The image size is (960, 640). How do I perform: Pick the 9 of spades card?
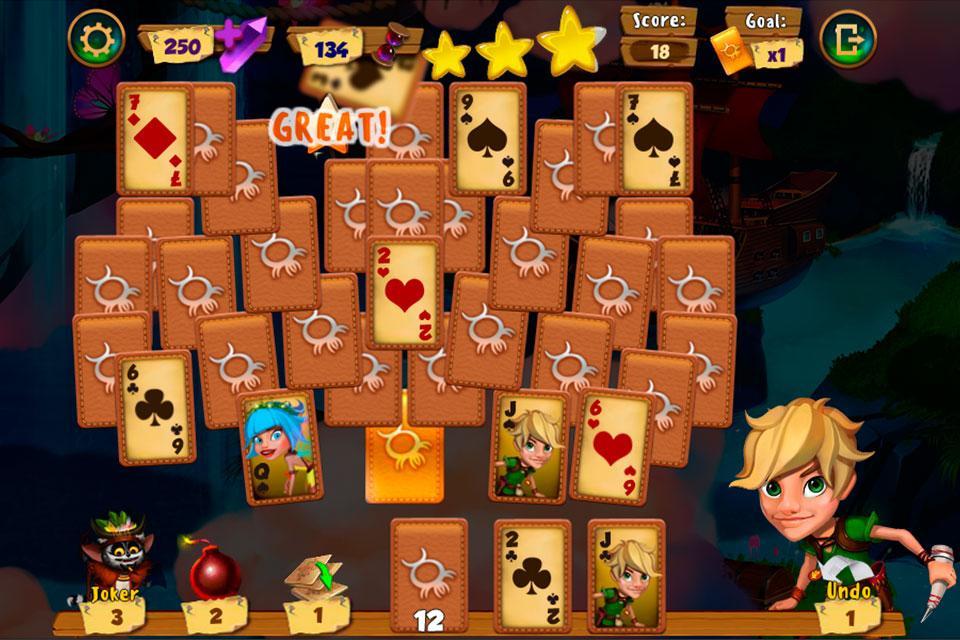487,138
